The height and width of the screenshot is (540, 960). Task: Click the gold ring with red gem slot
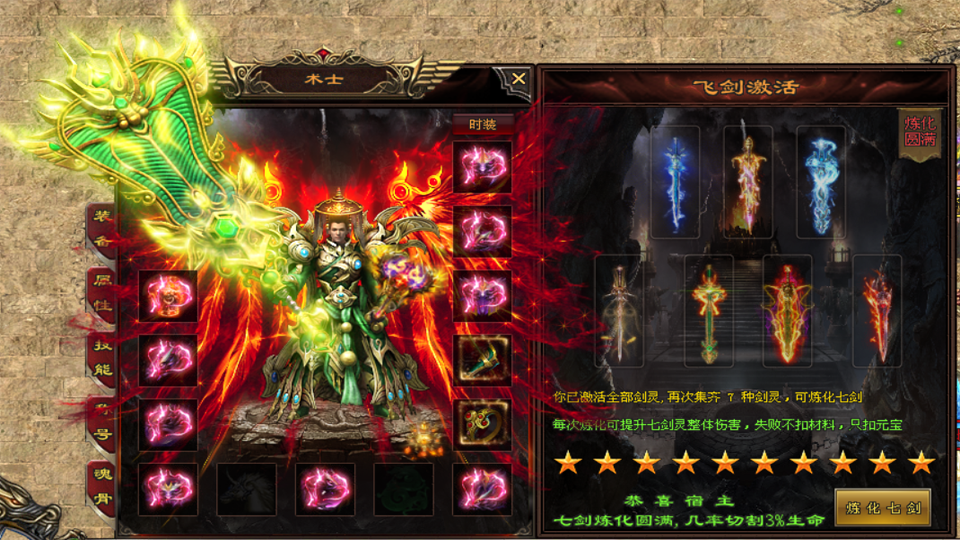pos(482,423)
